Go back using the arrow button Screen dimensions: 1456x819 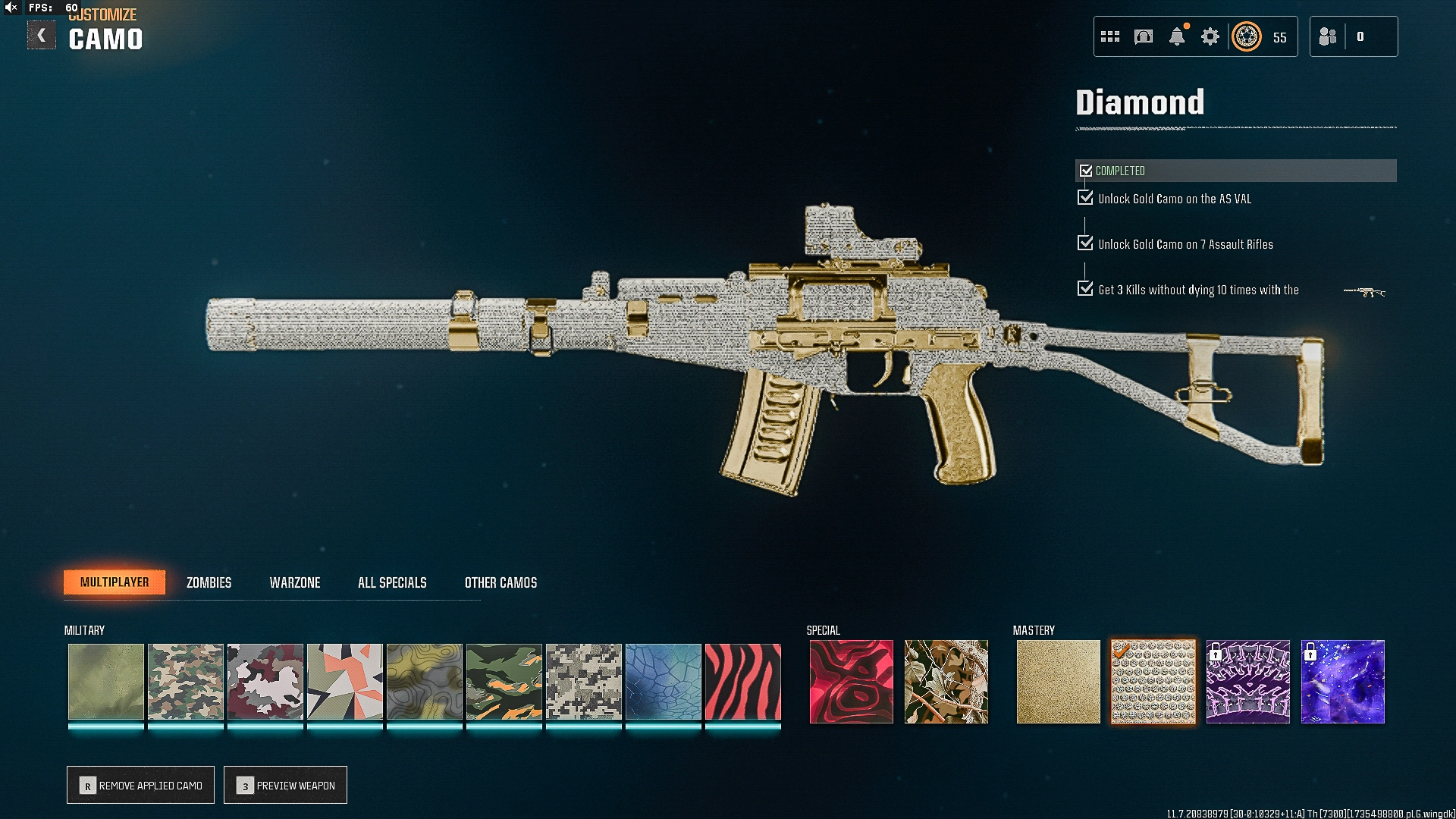coord(42,36)
